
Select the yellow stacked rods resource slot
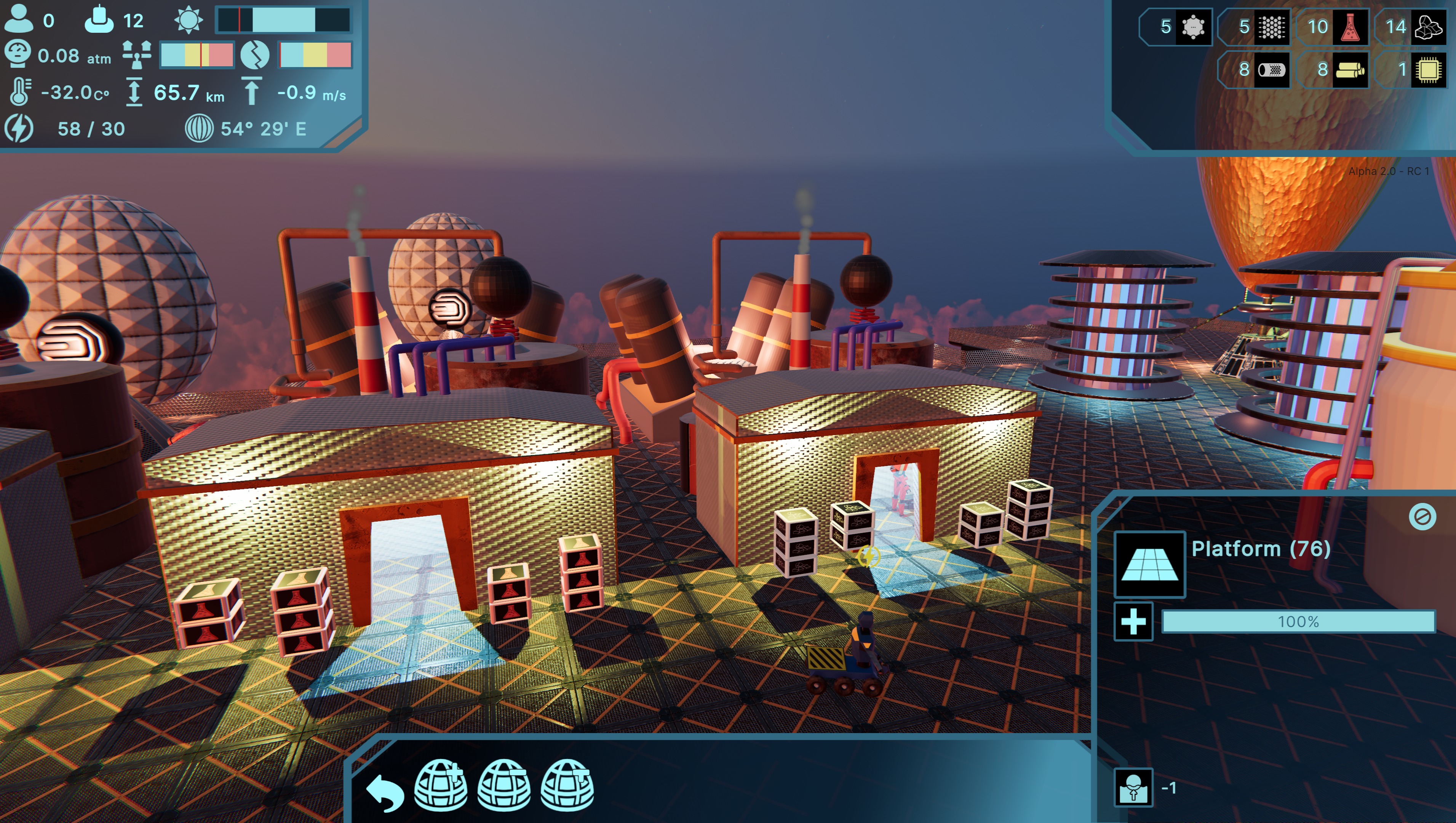(1350, 70)
